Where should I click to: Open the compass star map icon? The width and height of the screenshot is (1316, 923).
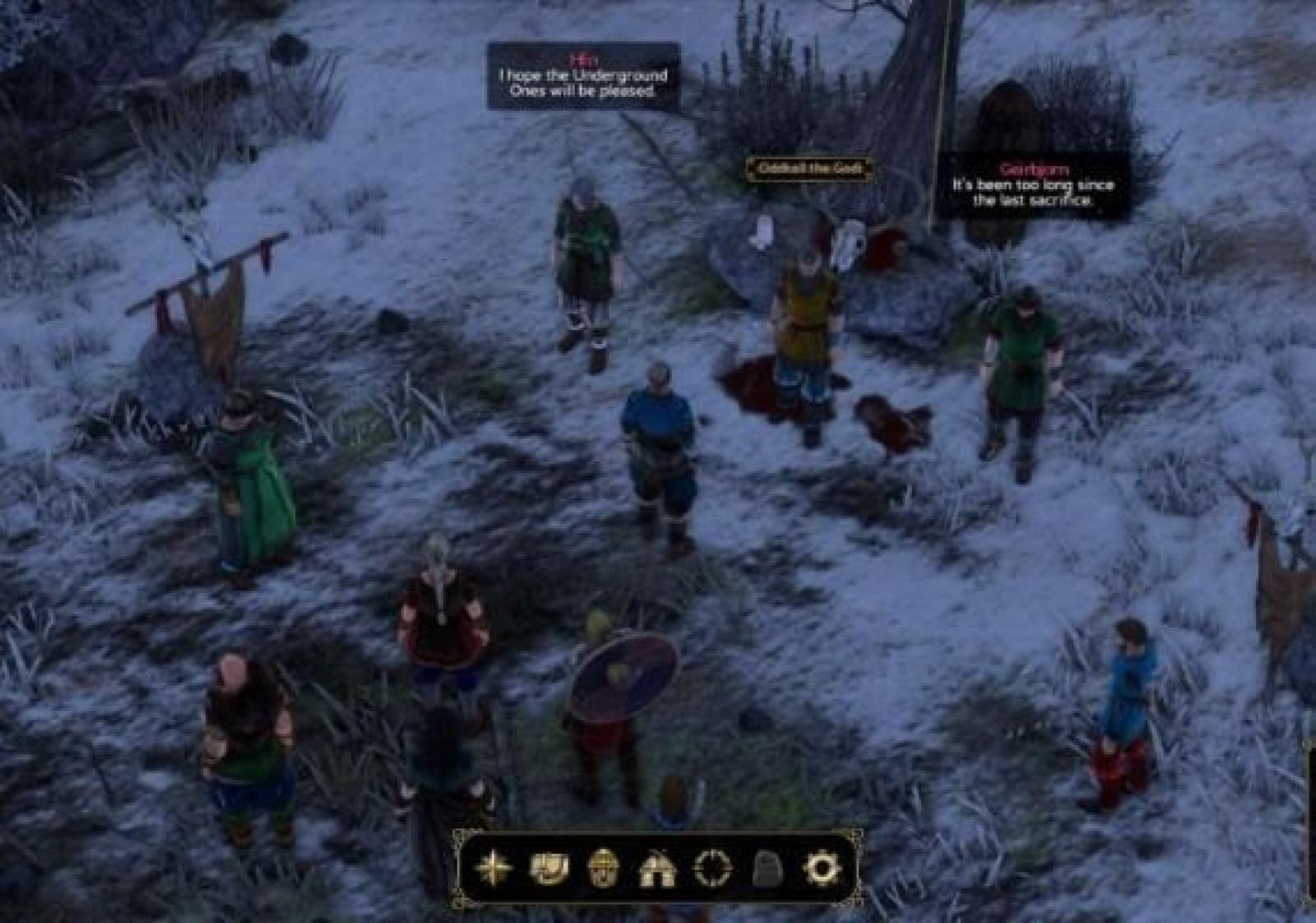[x=493, y=868]
